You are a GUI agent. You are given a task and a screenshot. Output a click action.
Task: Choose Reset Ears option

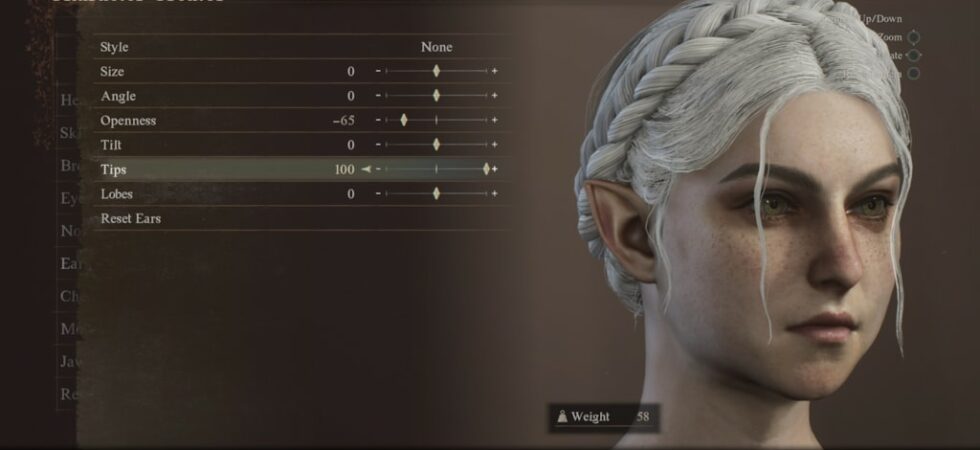131,218
